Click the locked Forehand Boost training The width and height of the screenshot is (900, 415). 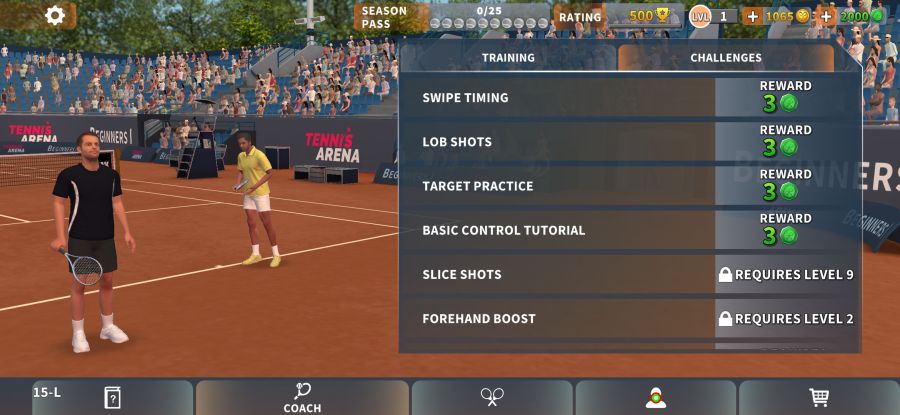630,318
